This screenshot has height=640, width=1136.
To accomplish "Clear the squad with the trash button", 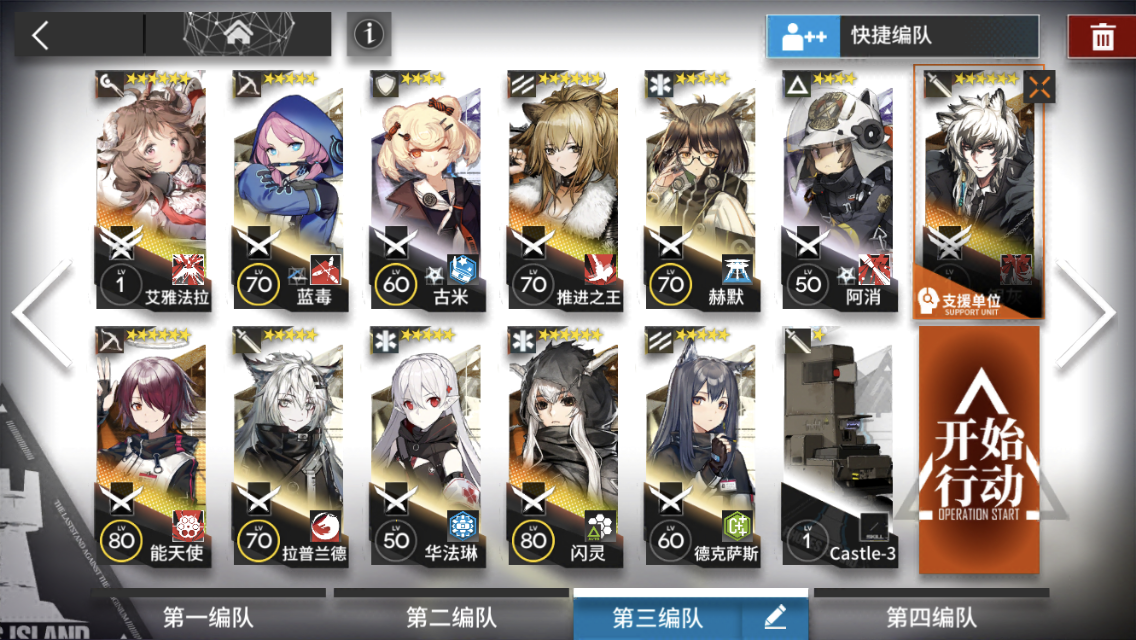I will click(x=1102, y=37).
